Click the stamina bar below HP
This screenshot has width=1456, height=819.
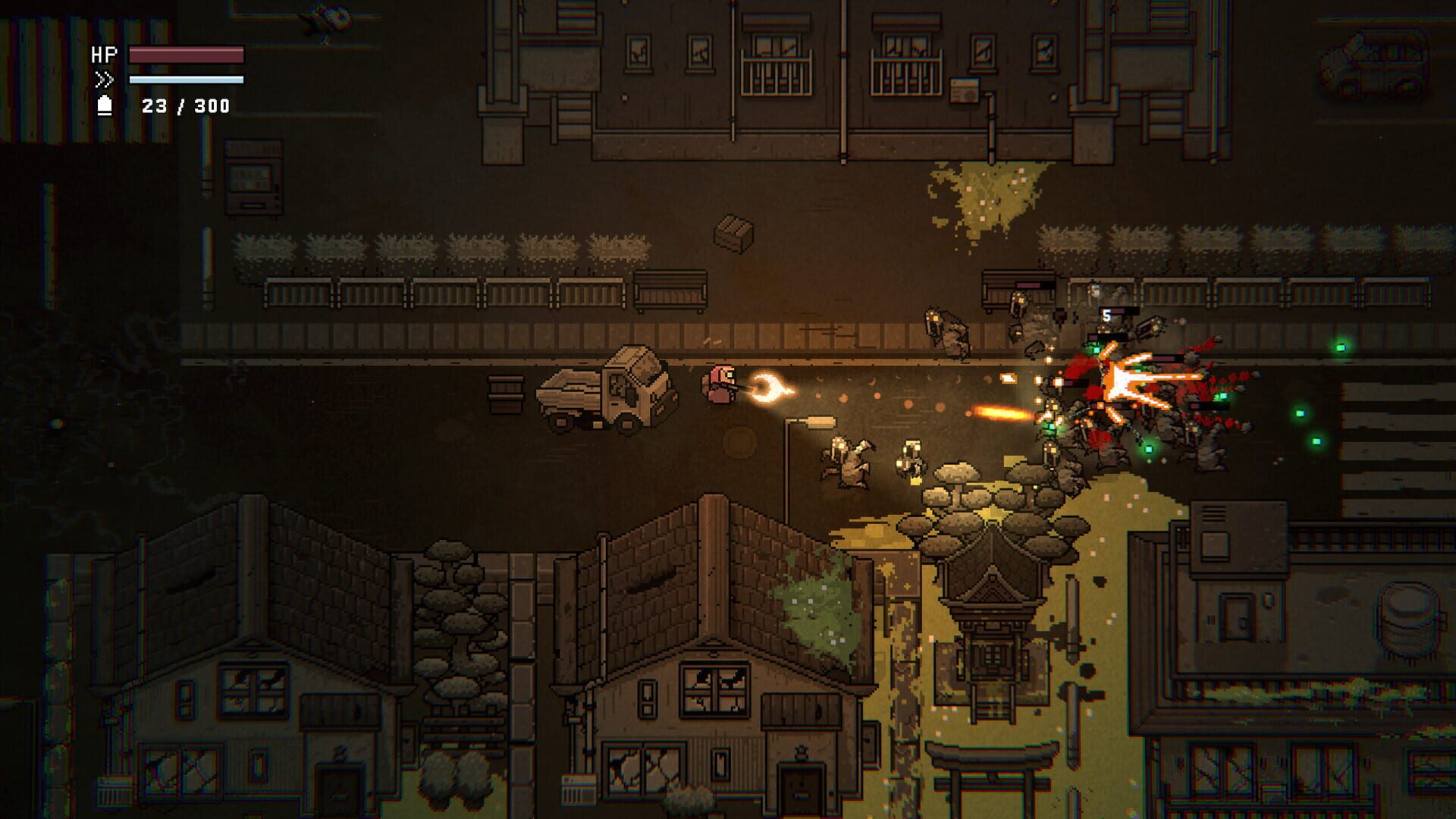pyautogui.click(x=186, y=80)
